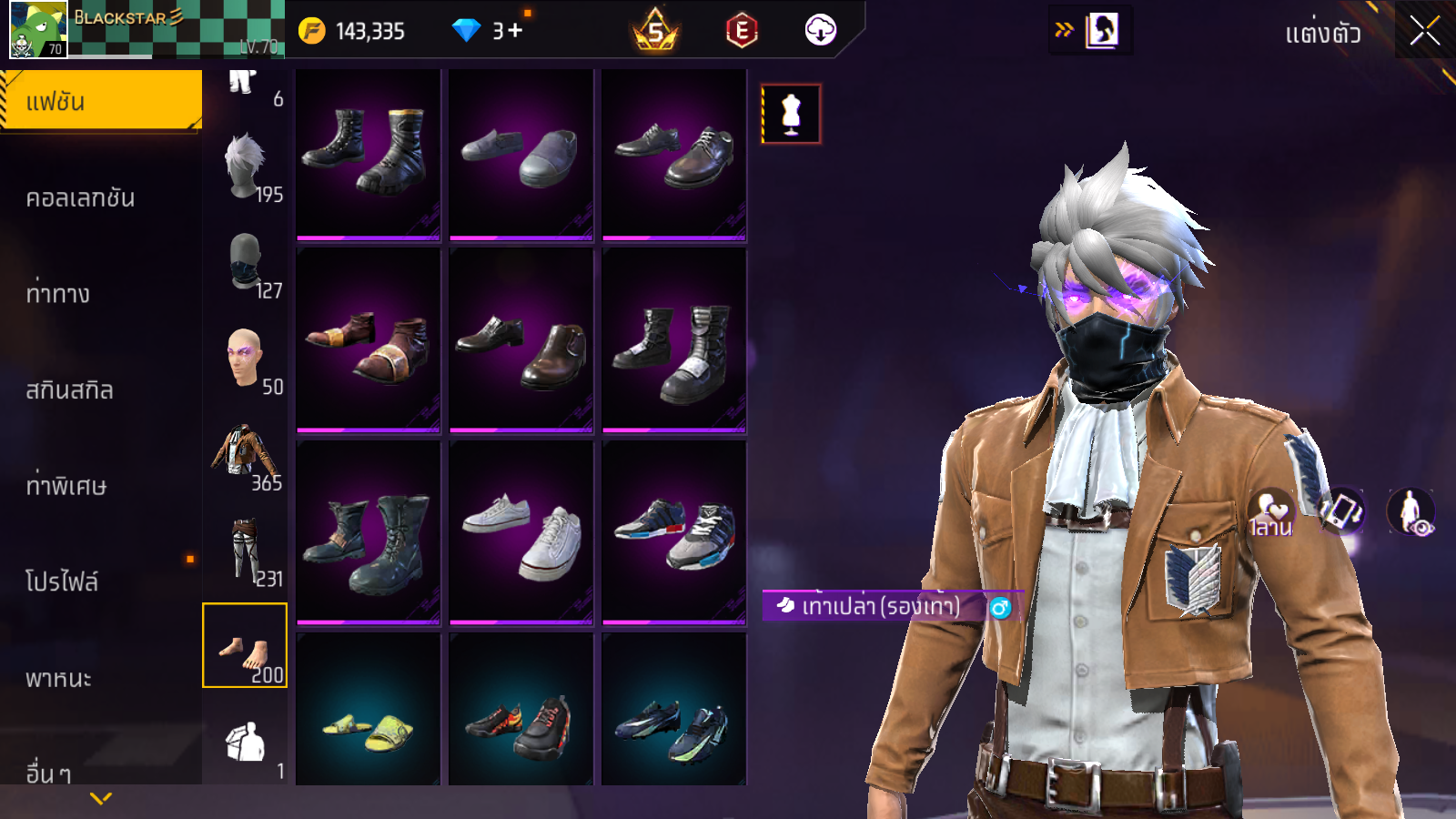Go to the สกินสกิล (Skill Skins) section
The height and width of the screenshot is (819, 1456).
pyautogui.click(x=69, y=390)
